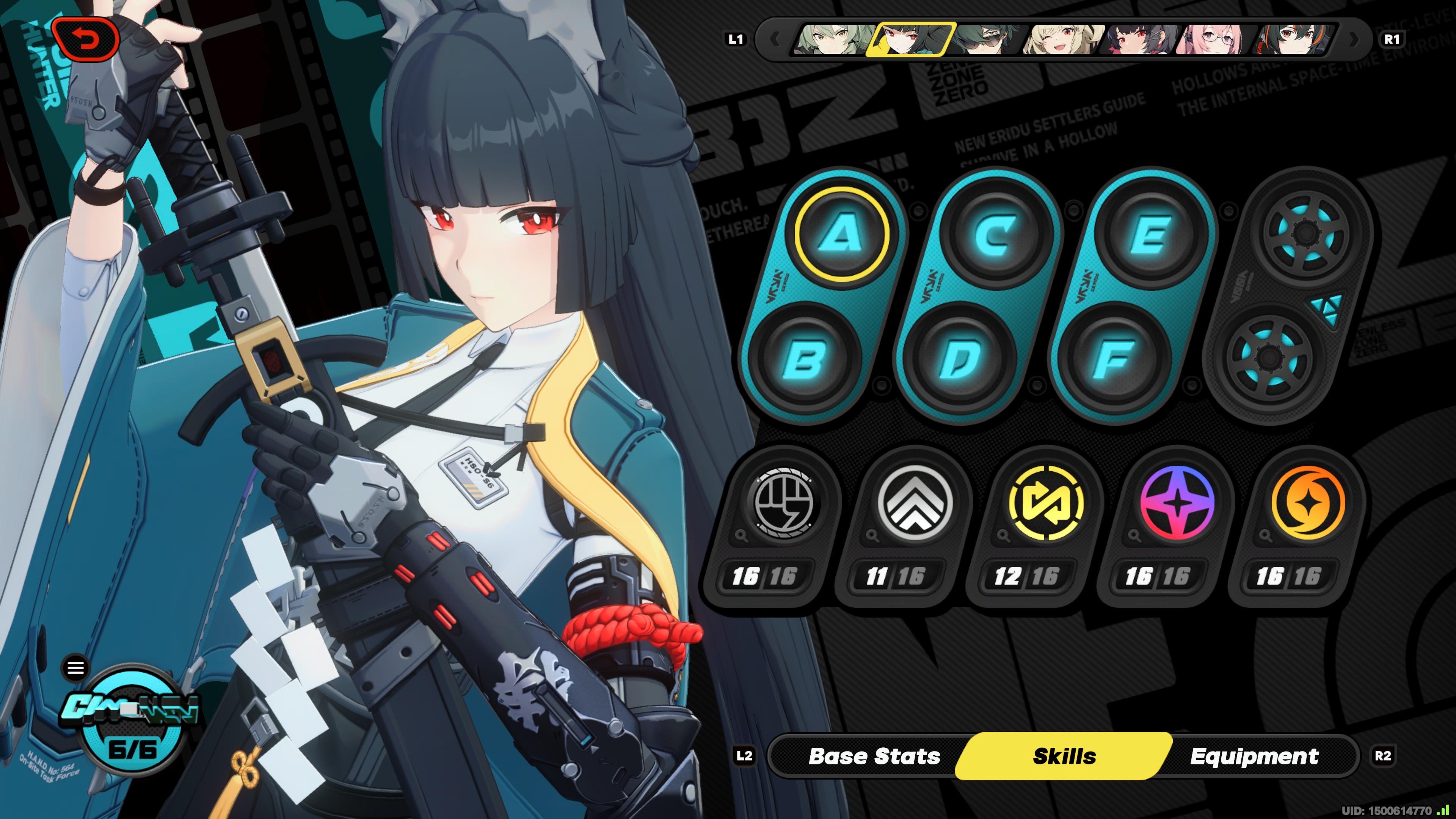The image size is (1456, 819).
Task: Open the yellow Assist skill icon
Action: click(1045, 502)
